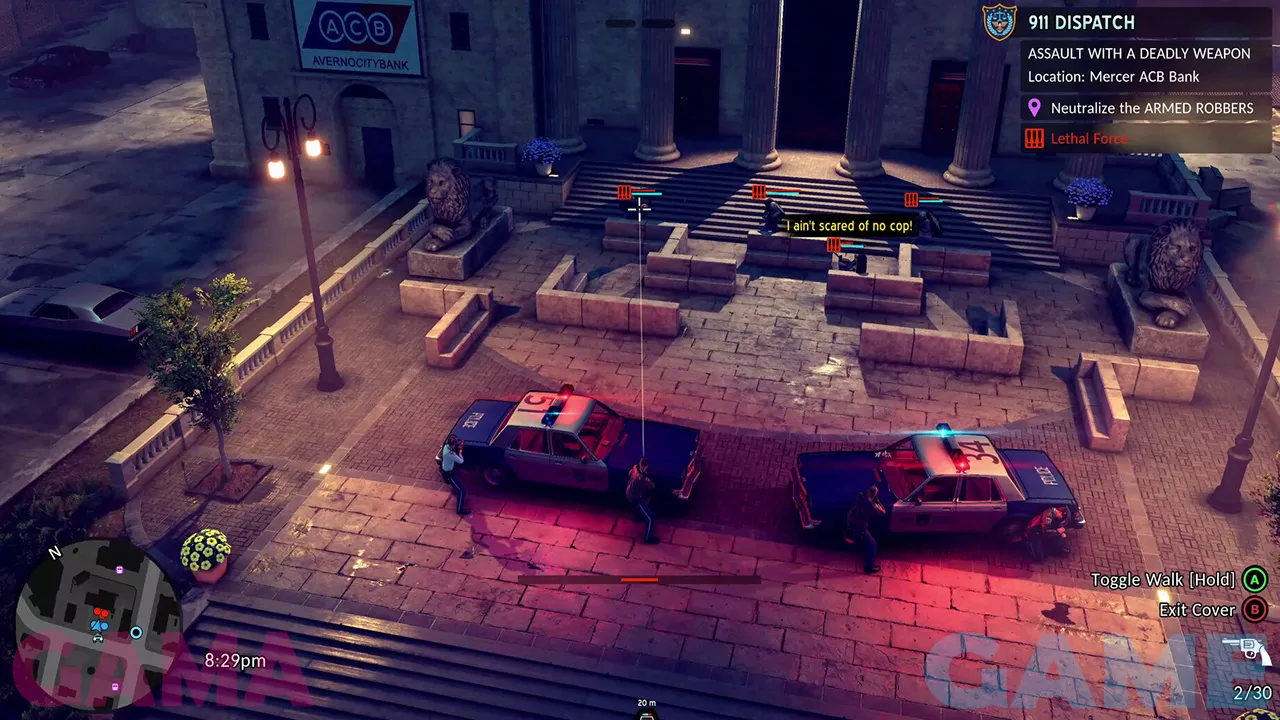Click the Lethal Force indicator
The height and width of the screenshot is (720, 1280).
[1088, 139]
